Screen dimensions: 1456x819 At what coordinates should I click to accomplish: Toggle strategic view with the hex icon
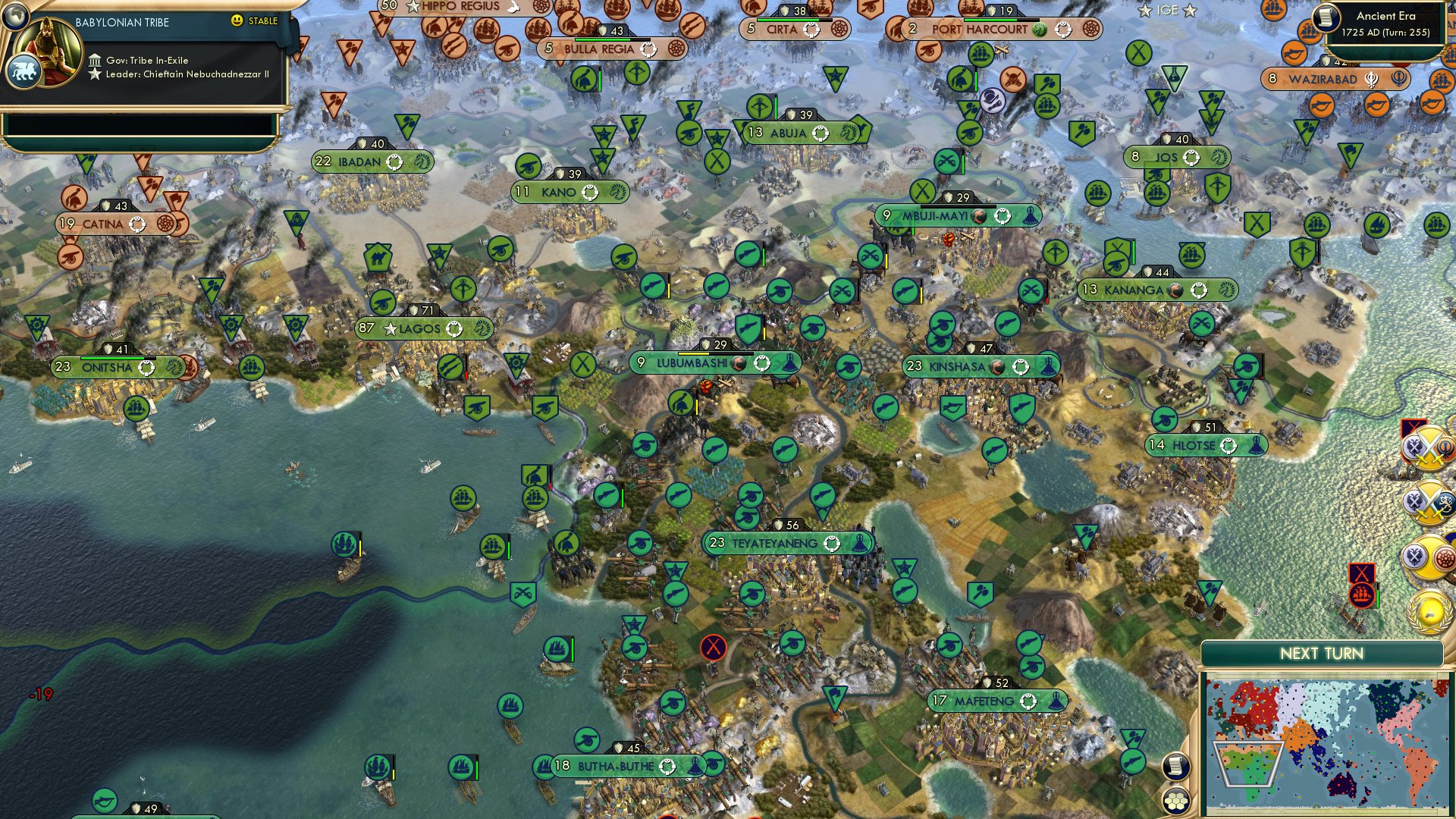tap(1175, 799)
